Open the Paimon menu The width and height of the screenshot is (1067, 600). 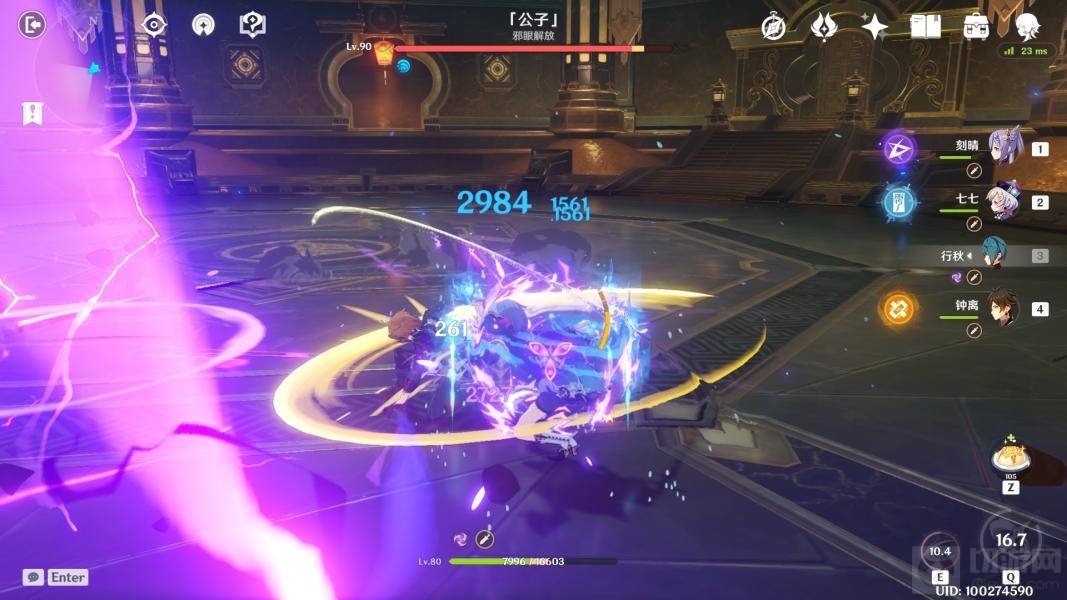click(x=1027, y=25)
